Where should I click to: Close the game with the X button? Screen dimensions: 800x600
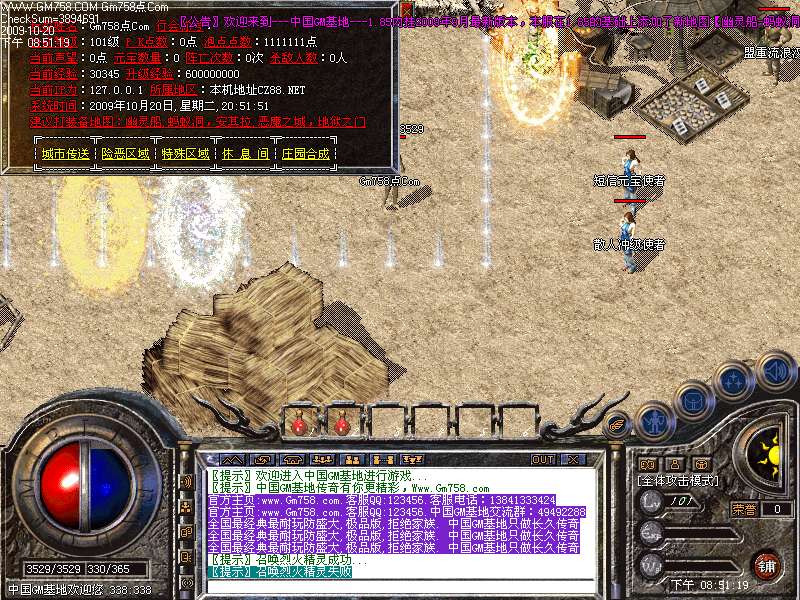pos(574,459)
